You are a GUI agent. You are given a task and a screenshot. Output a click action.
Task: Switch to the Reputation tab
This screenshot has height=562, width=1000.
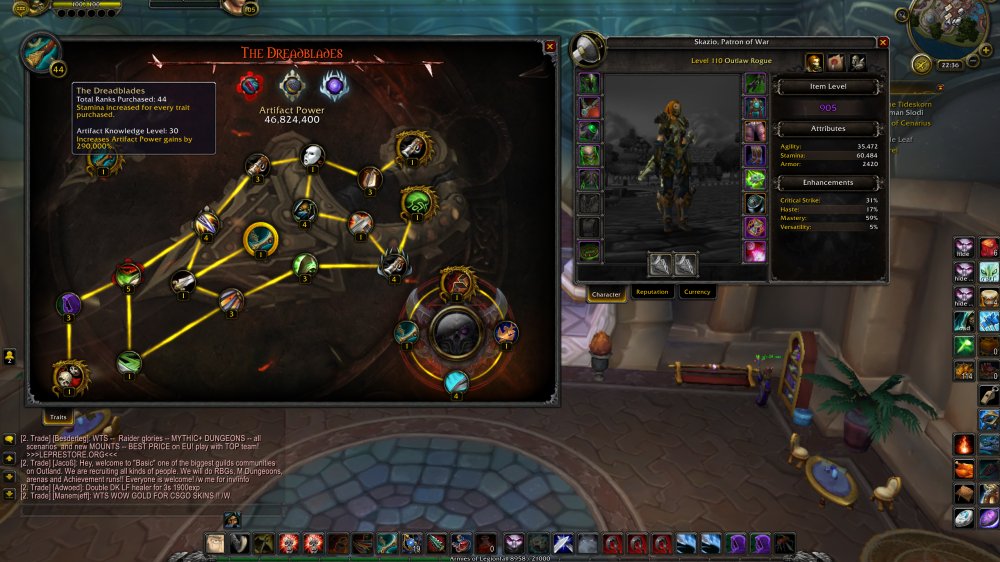pos(652,292)
